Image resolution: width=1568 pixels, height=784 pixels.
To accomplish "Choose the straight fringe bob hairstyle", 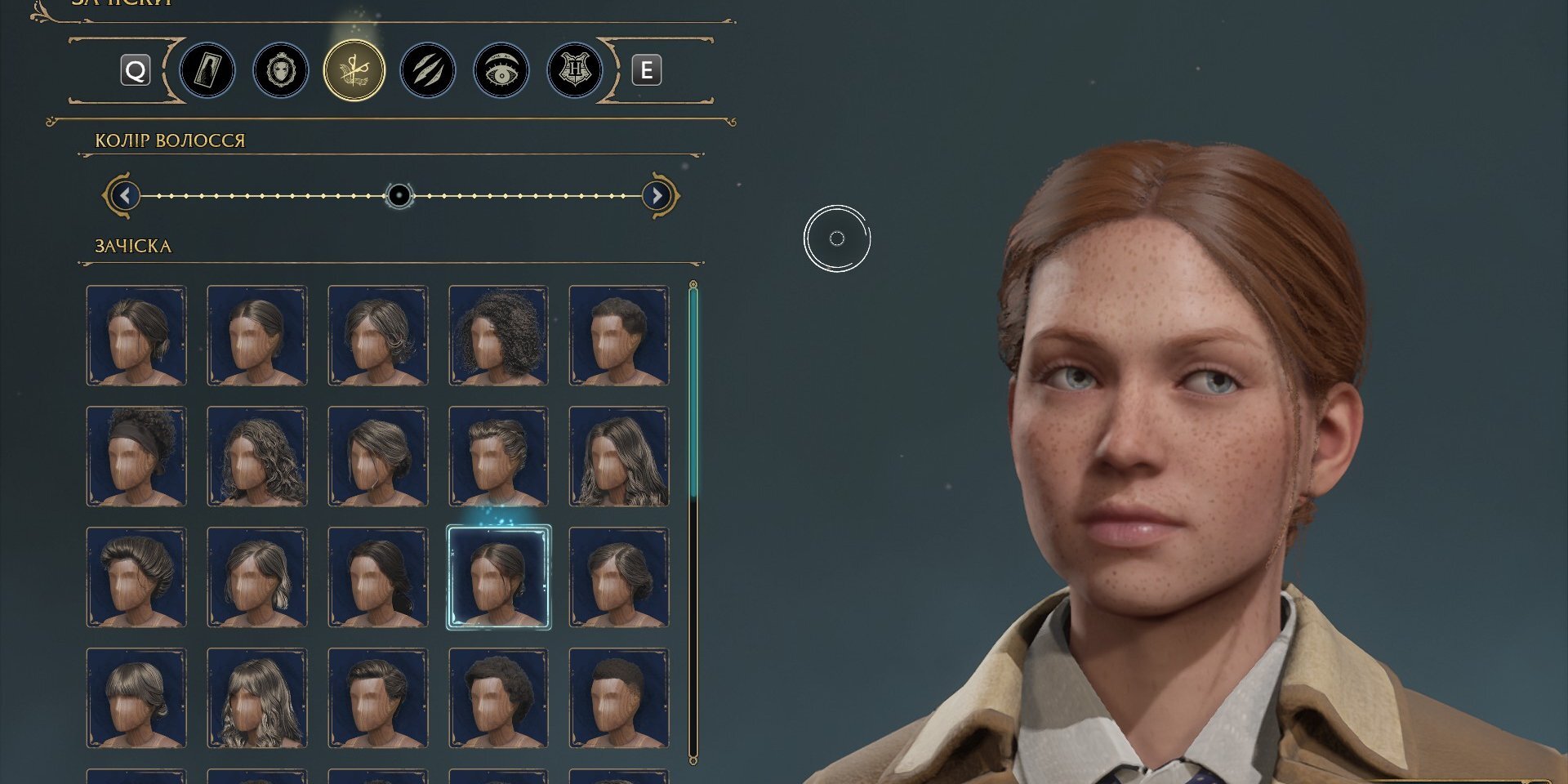I will pos(136,698).
